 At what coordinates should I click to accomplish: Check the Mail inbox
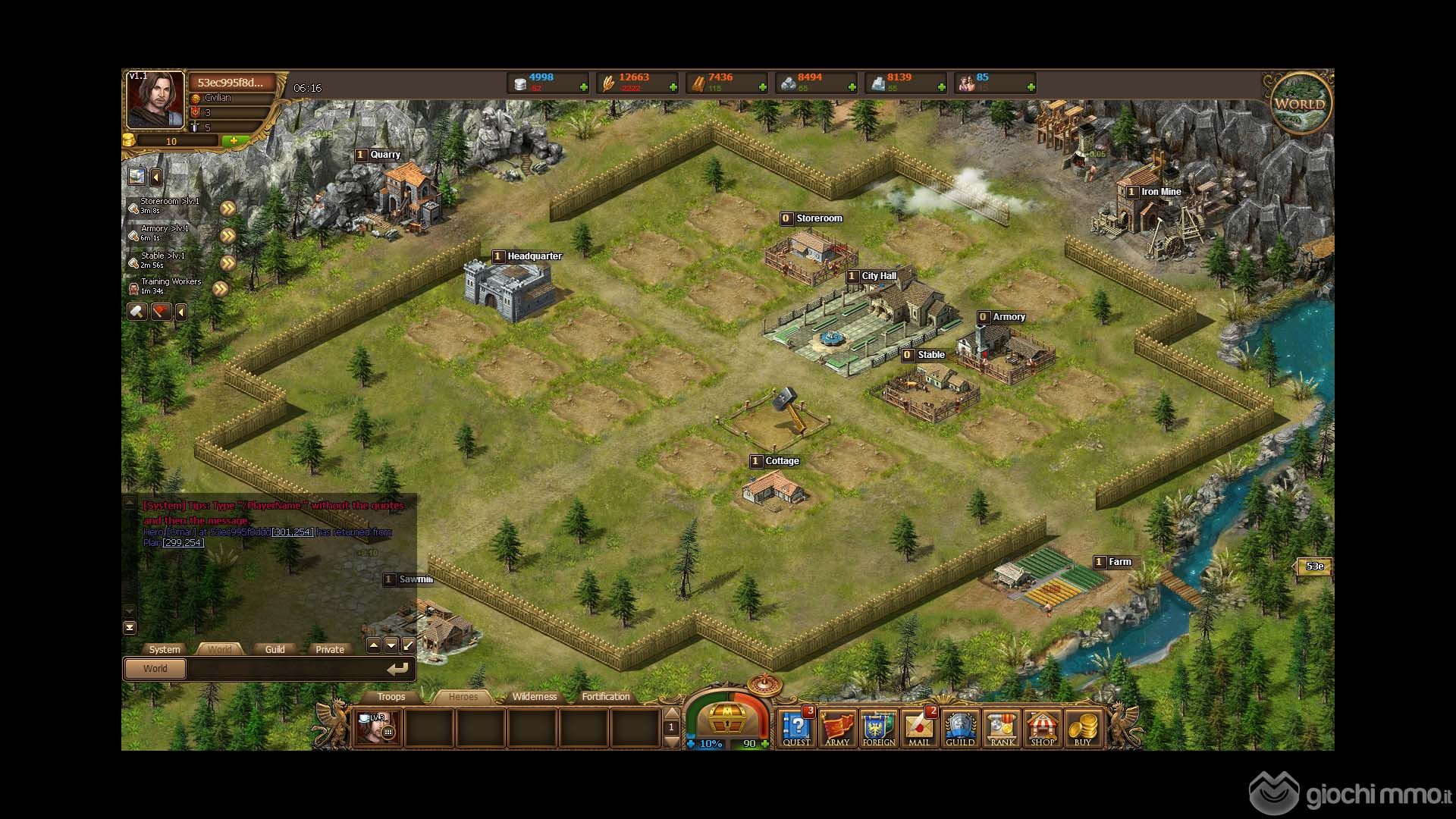click(x=919, y=728)
